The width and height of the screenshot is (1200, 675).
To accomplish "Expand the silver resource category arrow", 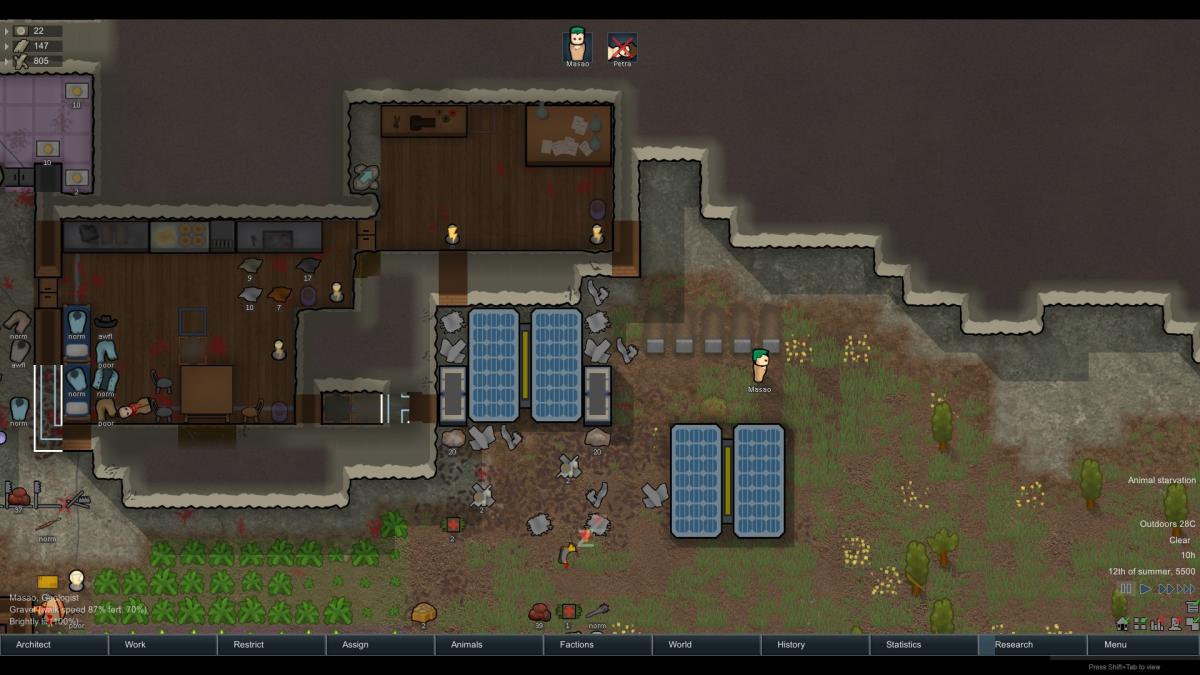I will (7, 31).
